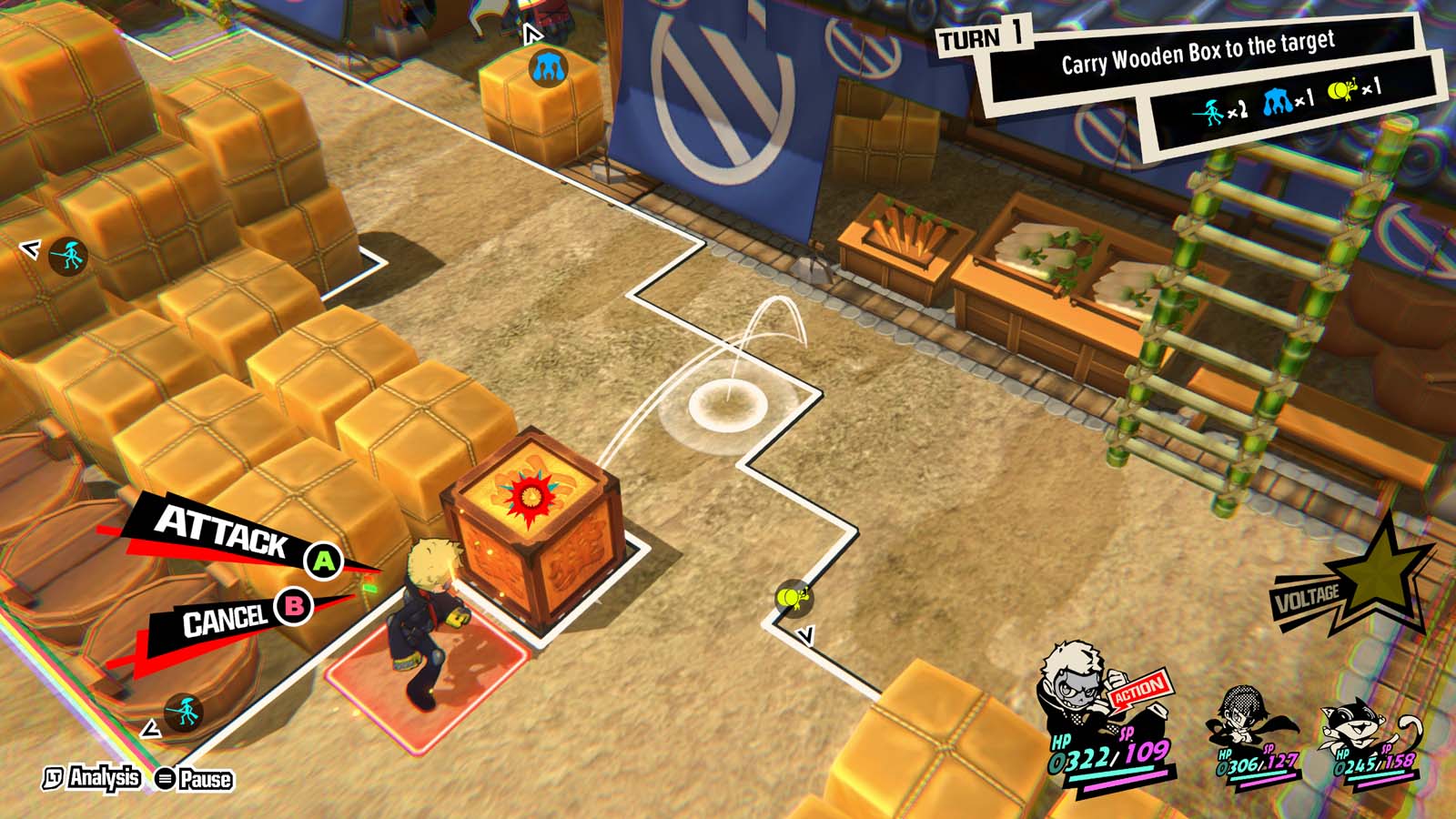Click the green LED on Ryuji's weapon
The image size is (1456, 819).
pyautogui.click(x=371, y=590)
